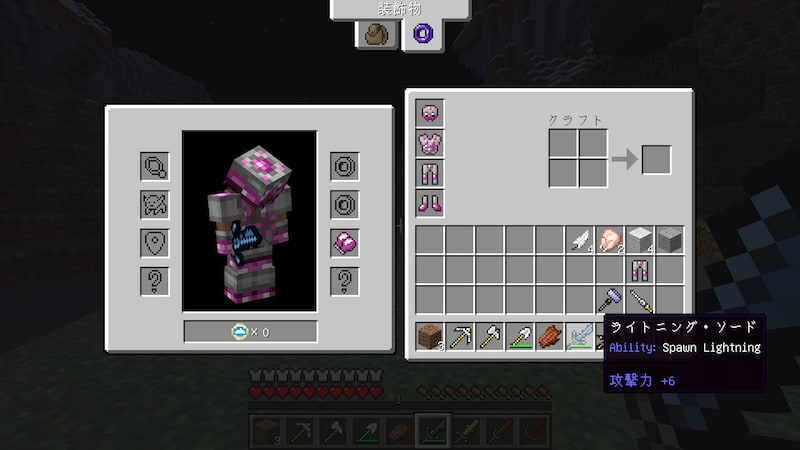Image resolution: width=800 pixels, height=450 pixels.
Task: Pick up the wood plank block stack
Action: click(430, 337)
